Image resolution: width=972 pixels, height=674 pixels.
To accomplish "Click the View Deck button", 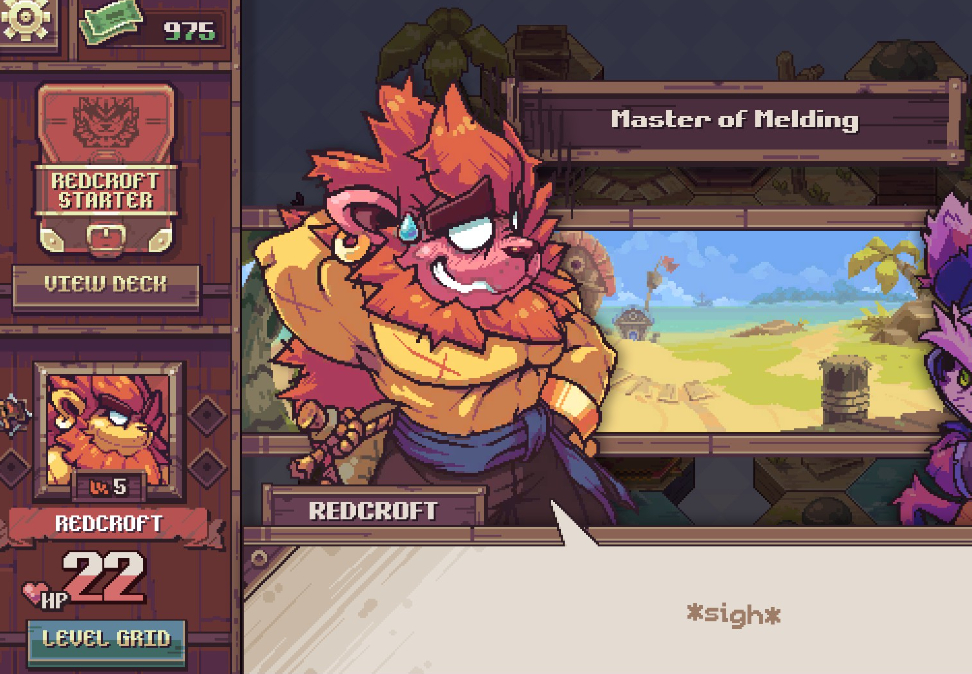I will click(x=106, y=285).
